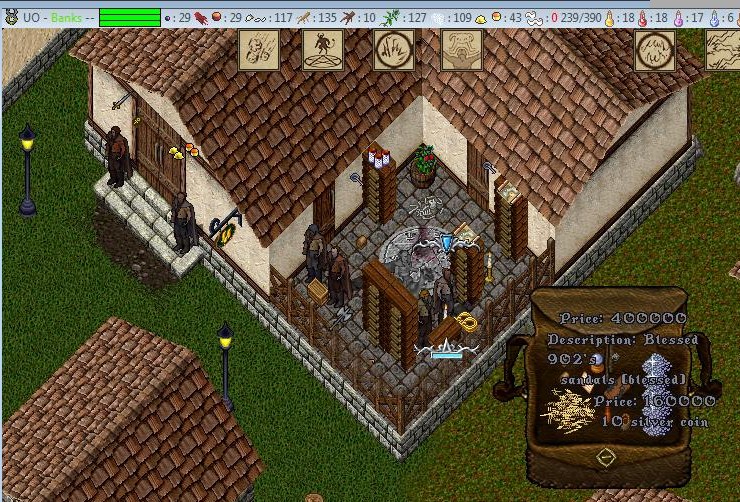
Task: Select the raised-arms figure spell icon
Action: click(461, 49)
